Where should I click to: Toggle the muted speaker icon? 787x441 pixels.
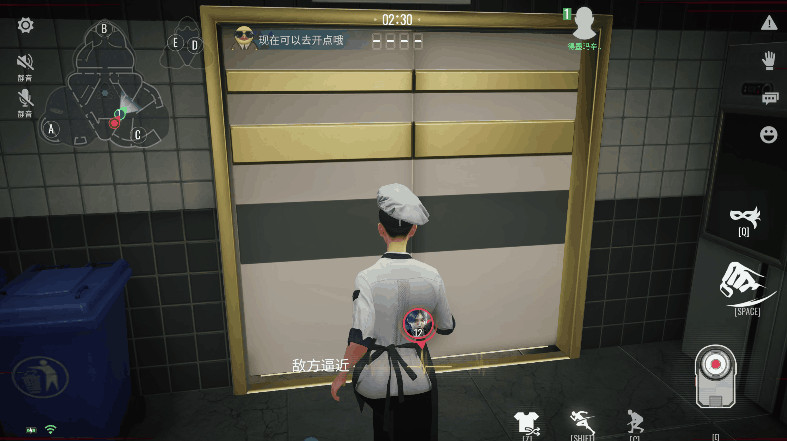click(25, 62)
